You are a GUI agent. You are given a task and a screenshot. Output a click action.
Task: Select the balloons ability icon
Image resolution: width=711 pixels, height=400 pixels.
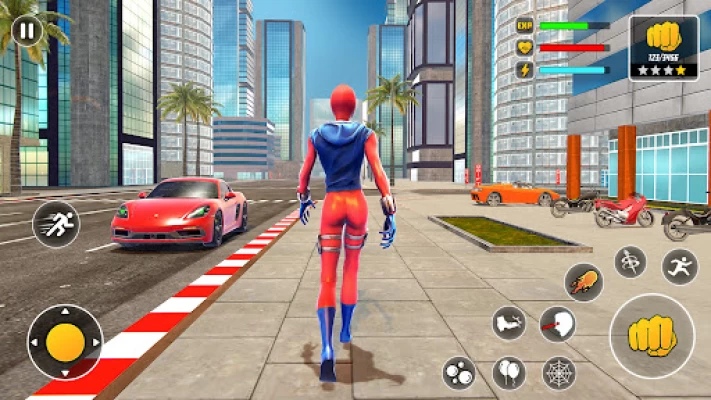509,373
